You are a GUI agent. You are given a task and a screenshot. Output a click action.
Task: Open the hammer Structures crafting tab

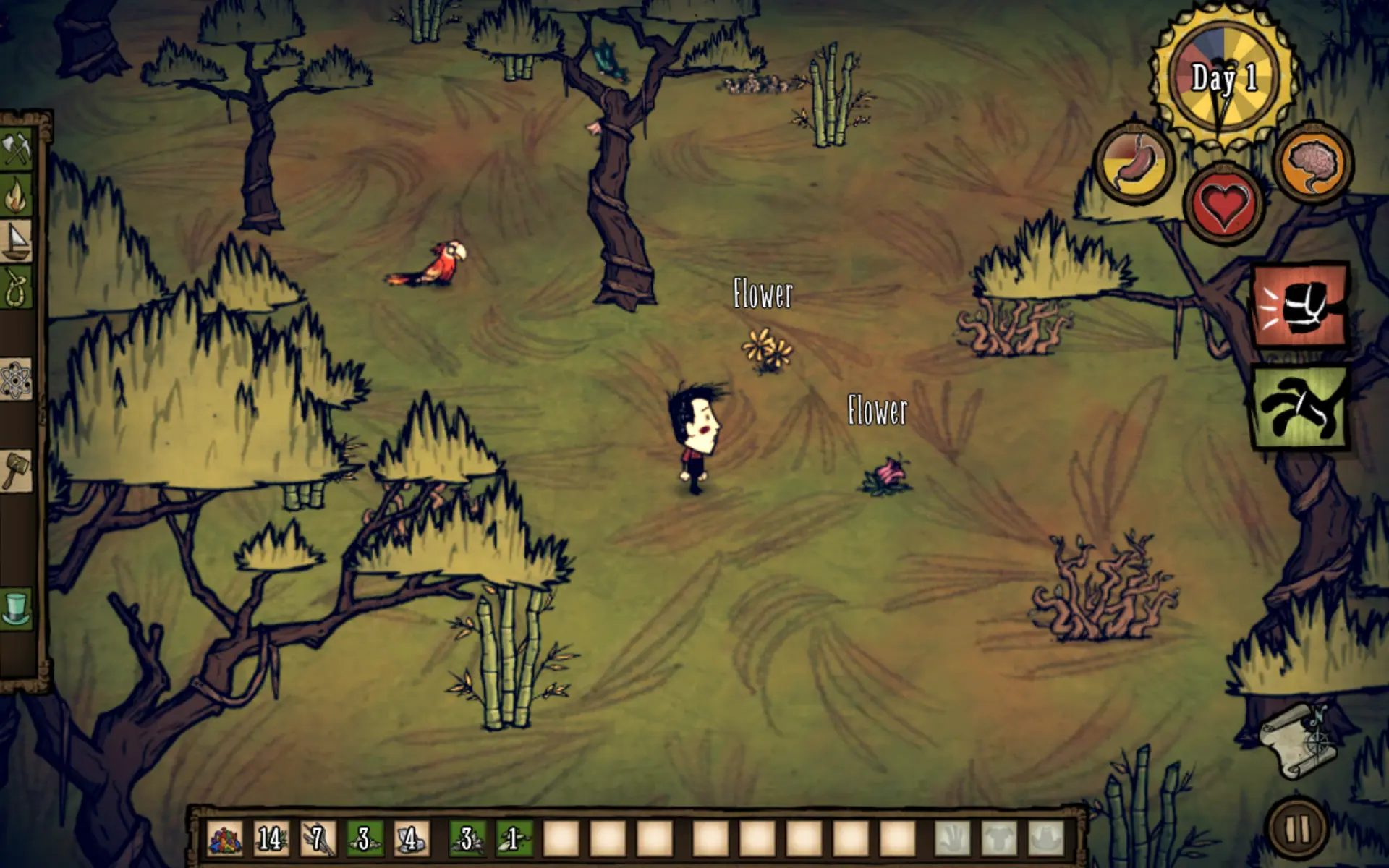pos(17,472)
